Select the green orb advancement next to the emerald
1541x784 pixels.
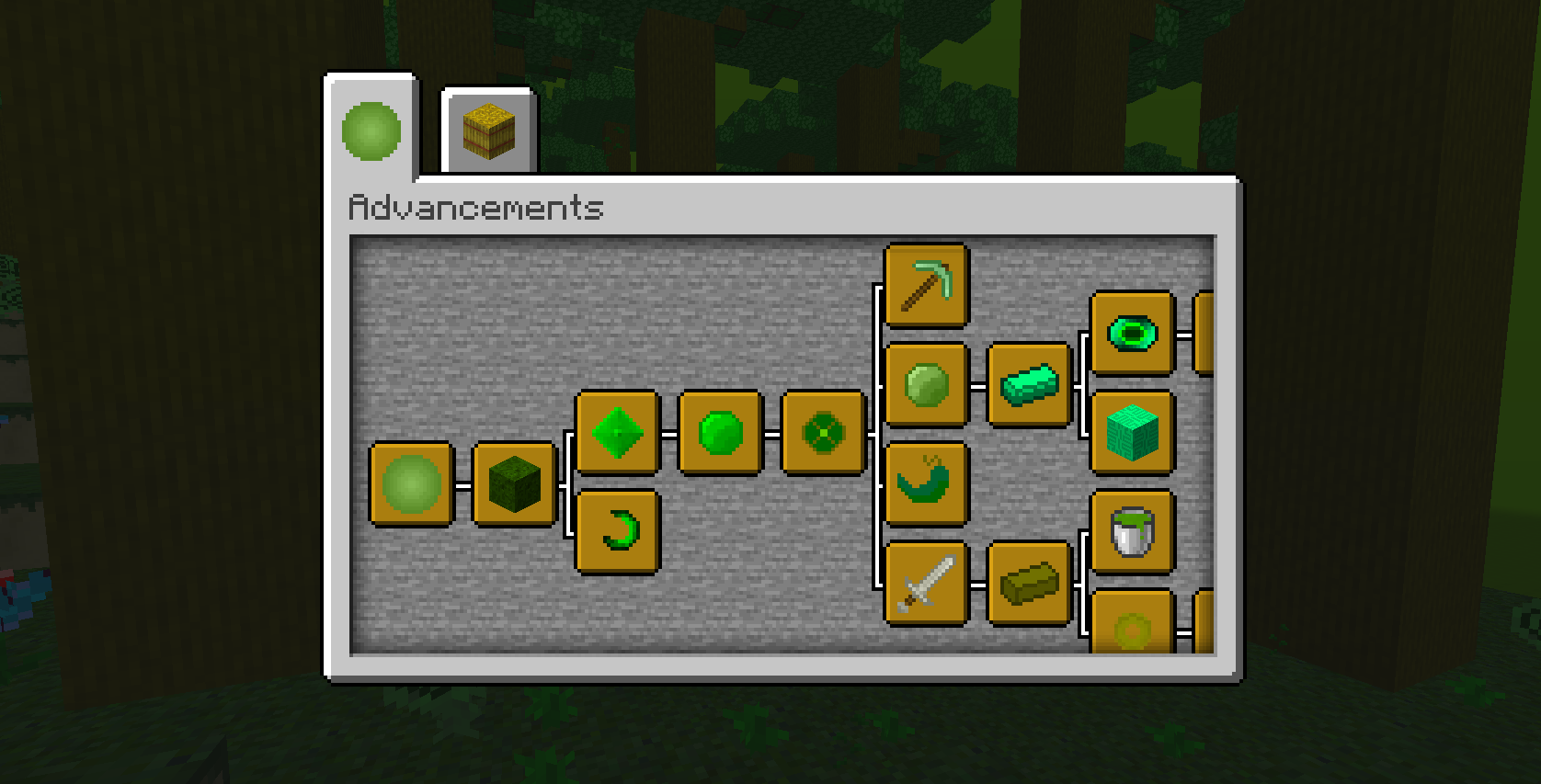tap(719, 432)
